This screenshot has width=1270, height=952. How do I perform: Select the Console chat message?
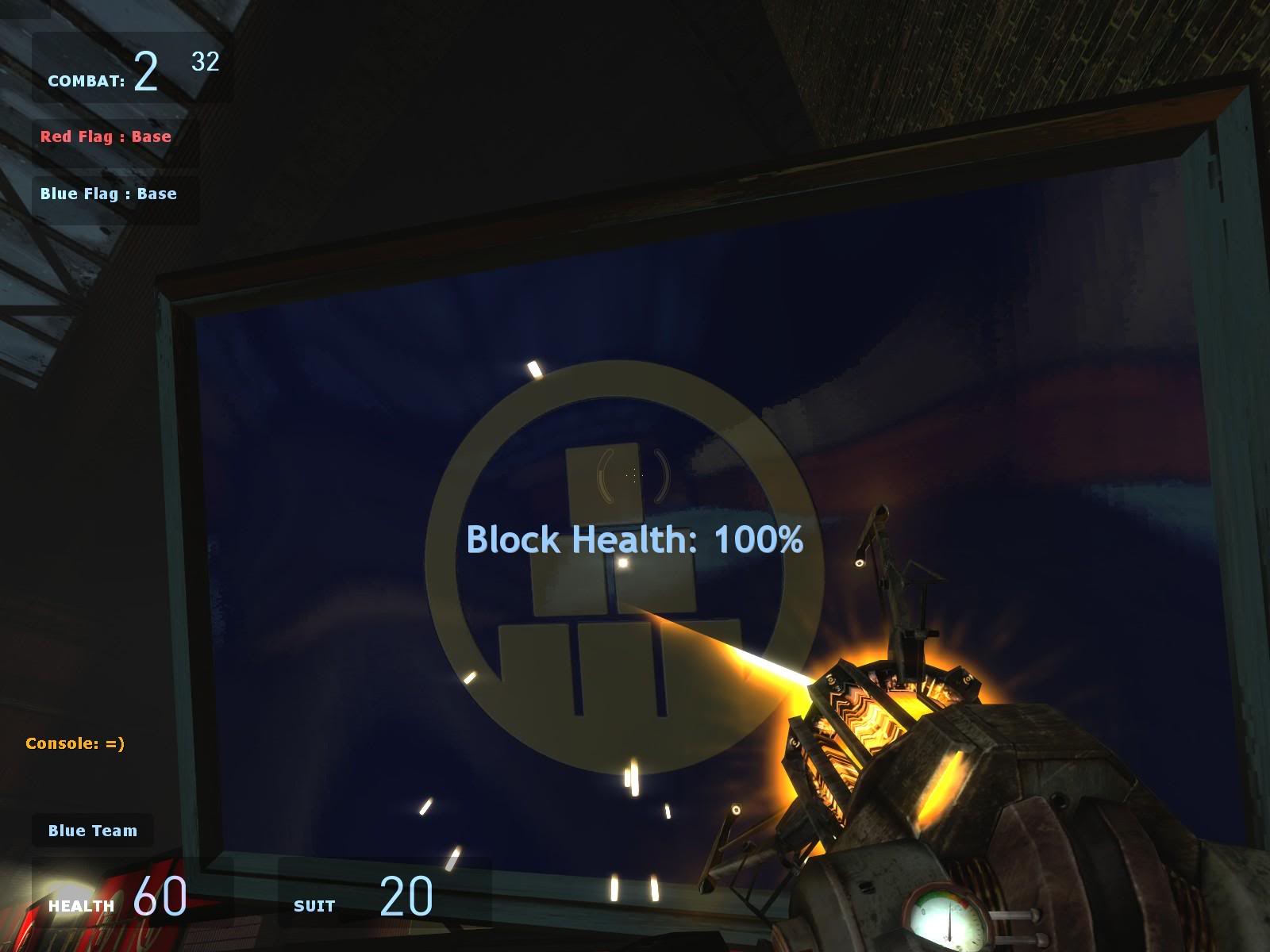[75, 743]
